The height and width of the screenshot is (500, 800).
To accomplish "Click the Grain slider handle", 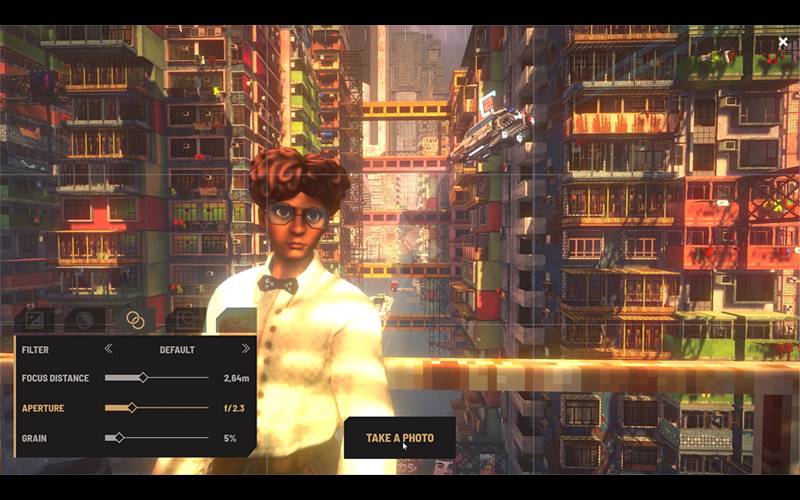I will tap(120, 438).
